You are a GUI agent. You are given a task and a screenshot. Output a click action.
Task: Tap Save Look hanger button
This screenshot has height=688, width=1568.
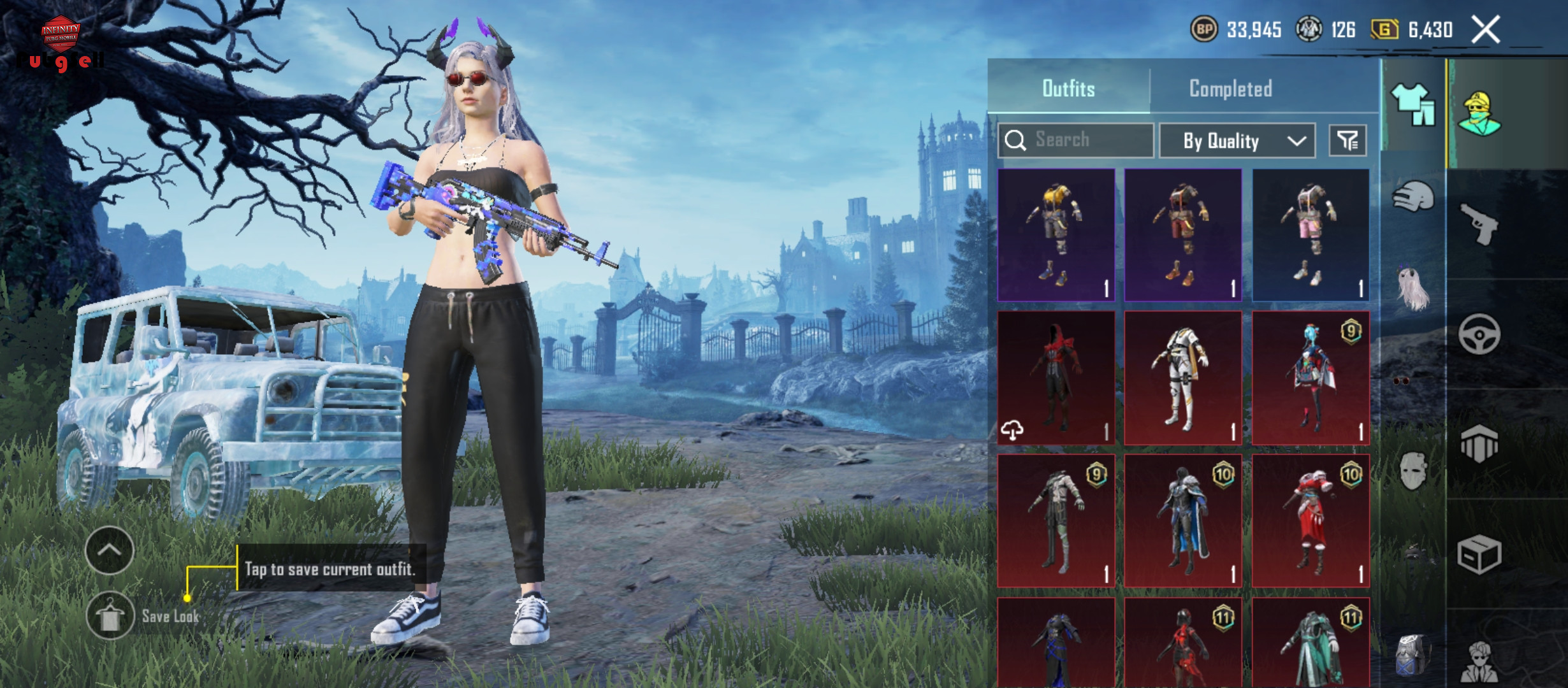click(110, 615)
